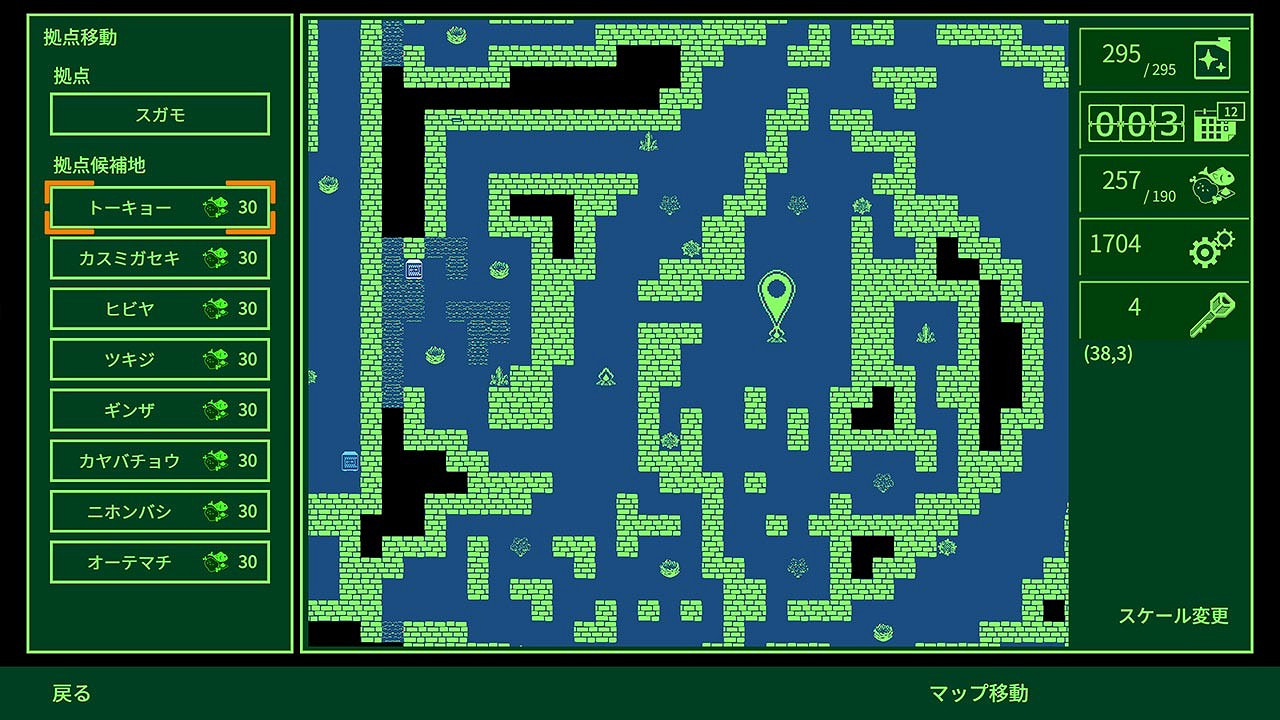Change map scale via スケール変更
Screen dimensions: 1280x720
[1174, 617]
